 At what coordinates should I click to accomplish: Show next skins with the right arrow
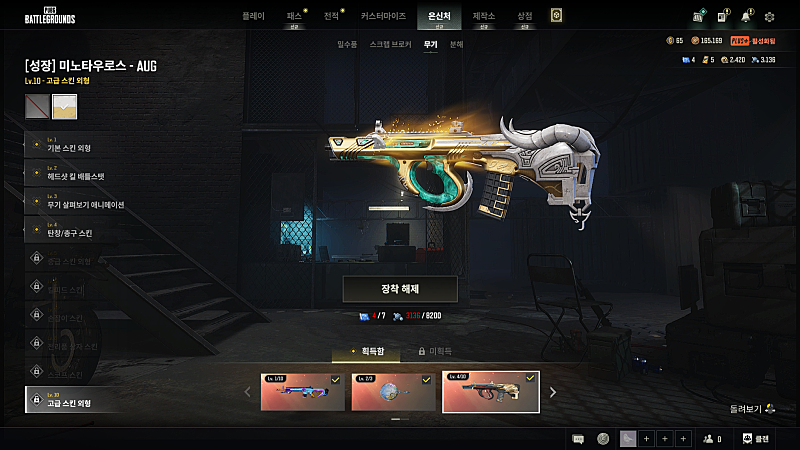pos(553,392)
